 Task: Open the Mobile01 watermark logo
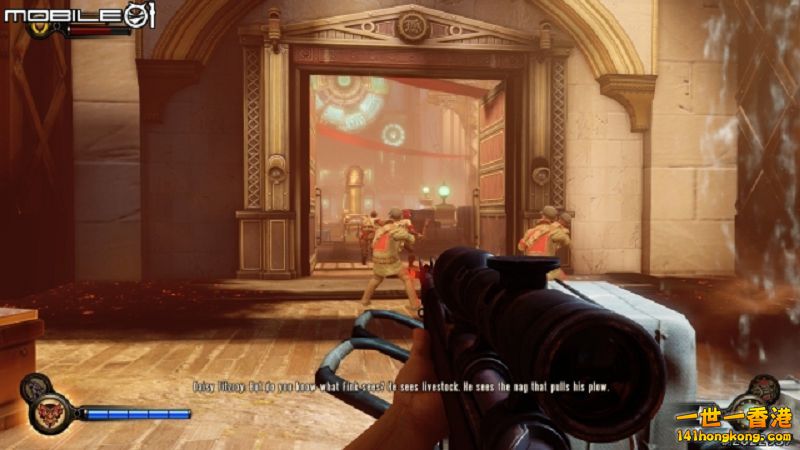coord(76,13)
